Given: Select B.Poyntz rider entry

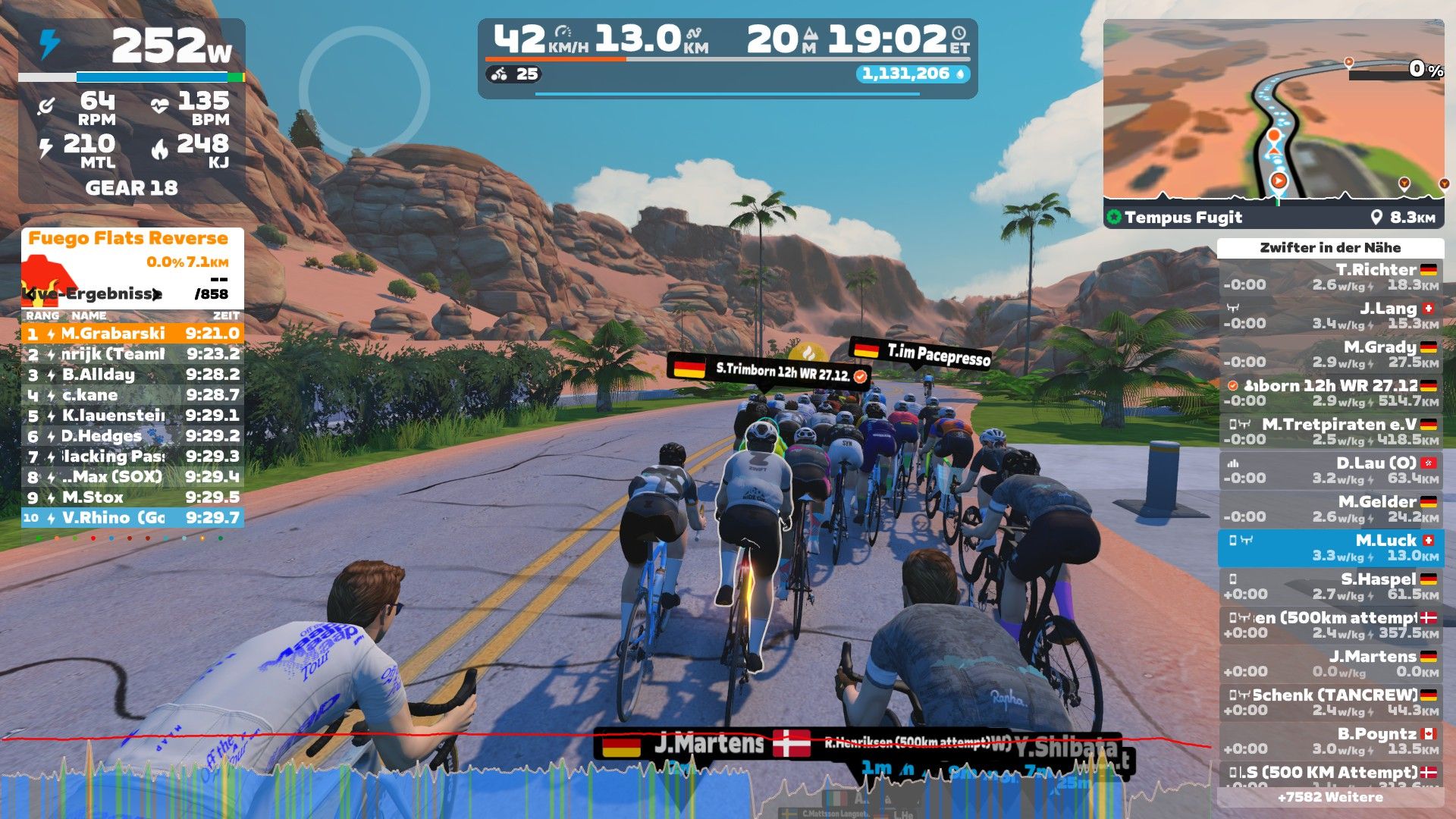Looking at the screenshot, I should (x=1330, y=741).
